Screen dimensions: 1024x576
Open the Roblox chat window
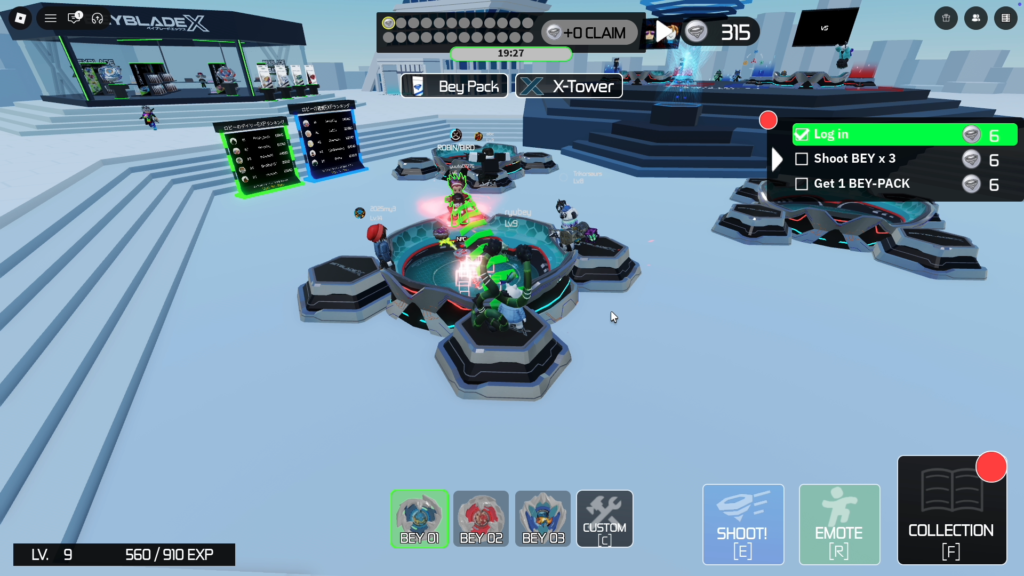tap(74, 18)
